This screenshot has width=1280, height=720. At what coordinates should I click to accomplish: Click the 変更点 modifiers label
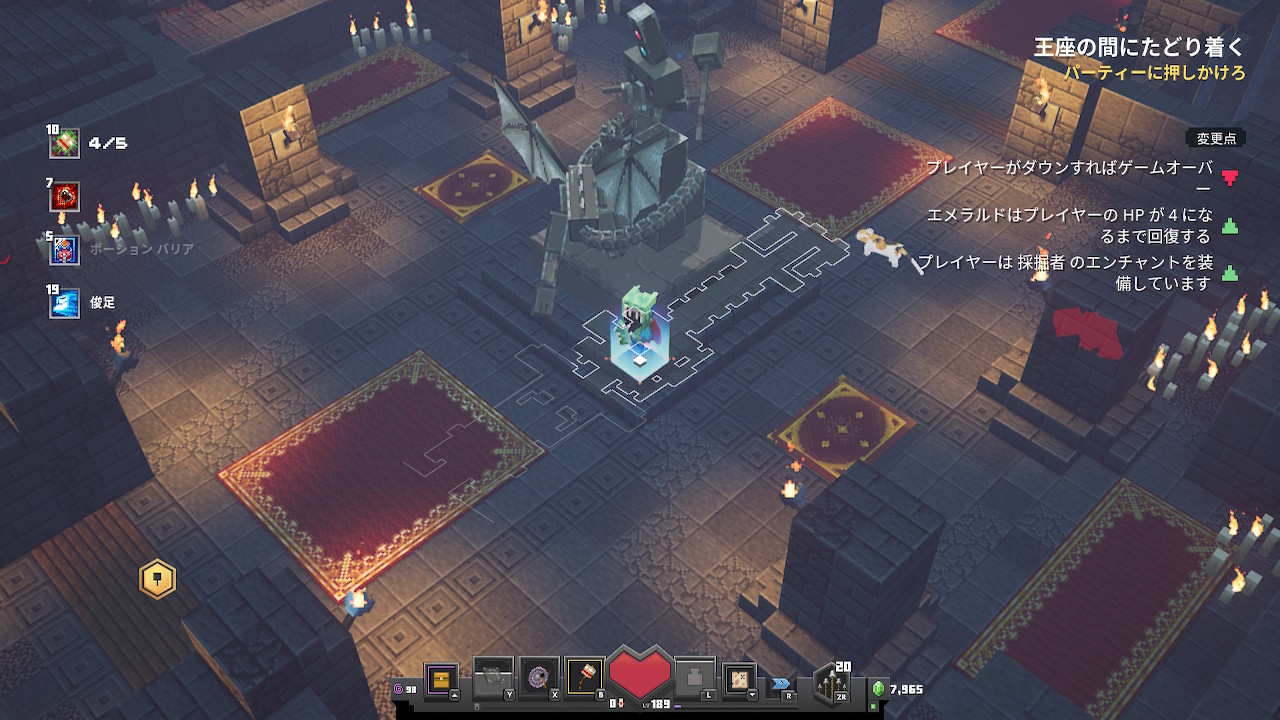1216,139
